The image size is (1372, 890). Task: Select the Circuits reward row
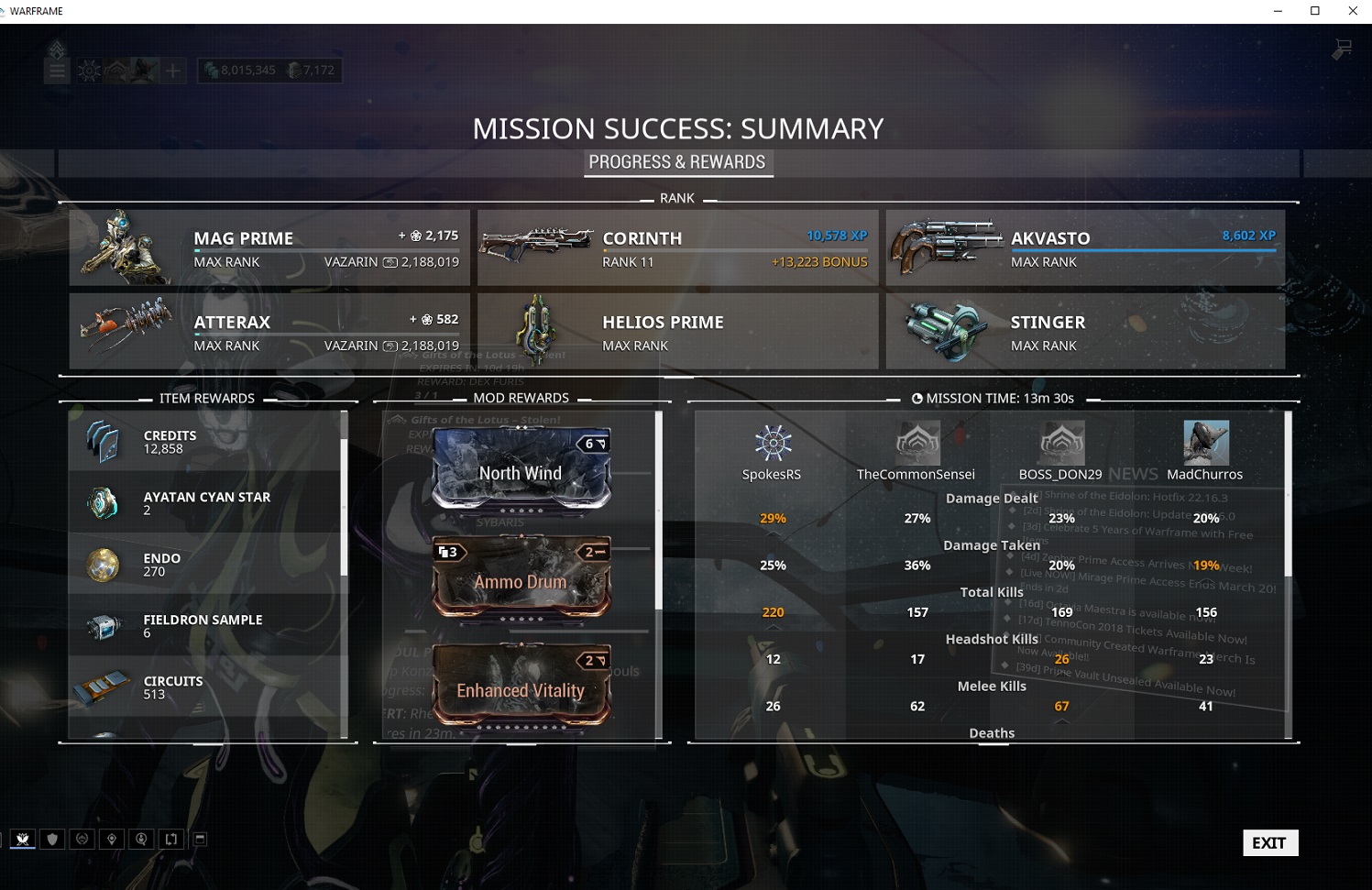click(x=206, y=687)
